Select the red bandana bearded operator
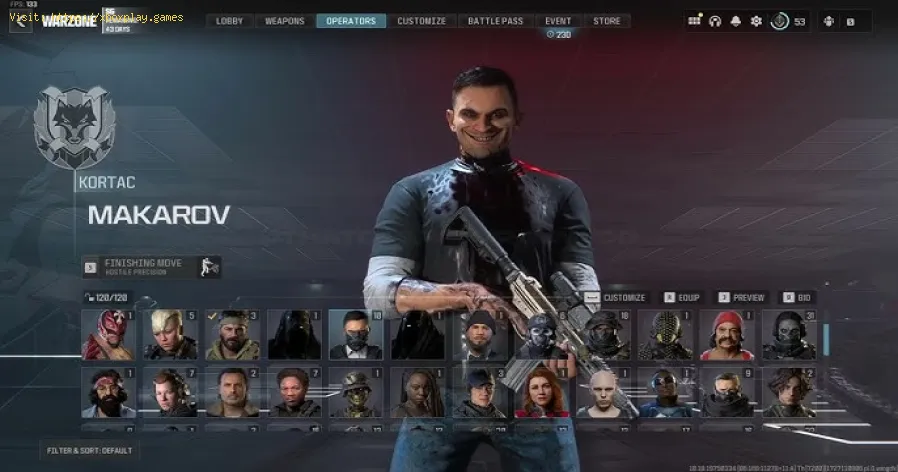 [x=107, y=392]
